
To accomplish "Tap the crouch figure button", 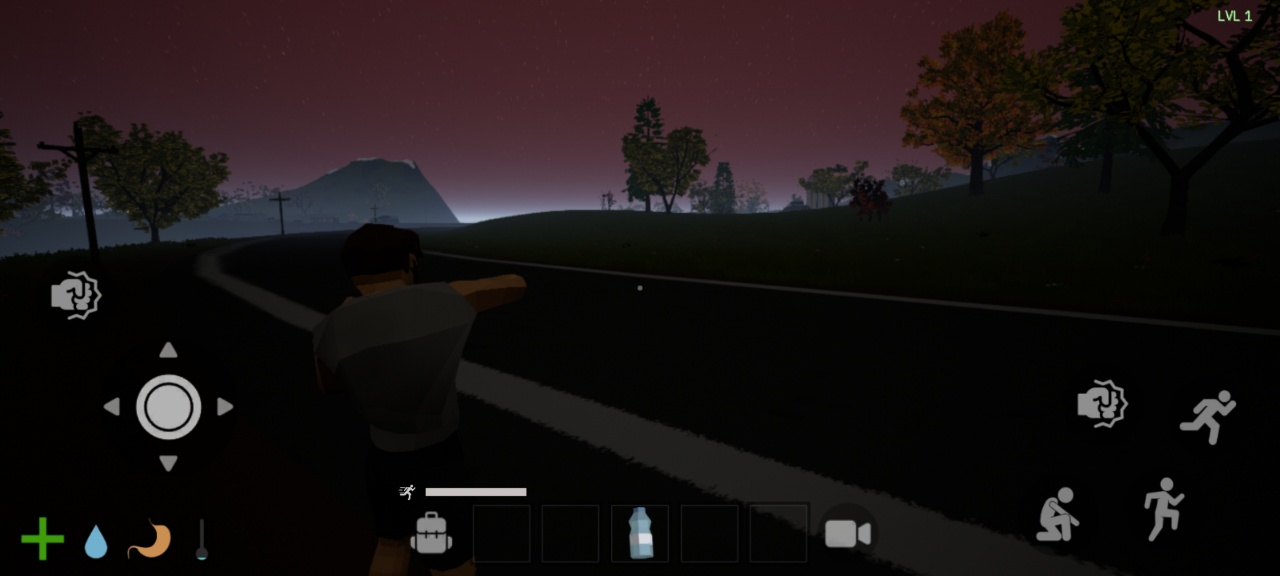I will tap(1058, 514).
